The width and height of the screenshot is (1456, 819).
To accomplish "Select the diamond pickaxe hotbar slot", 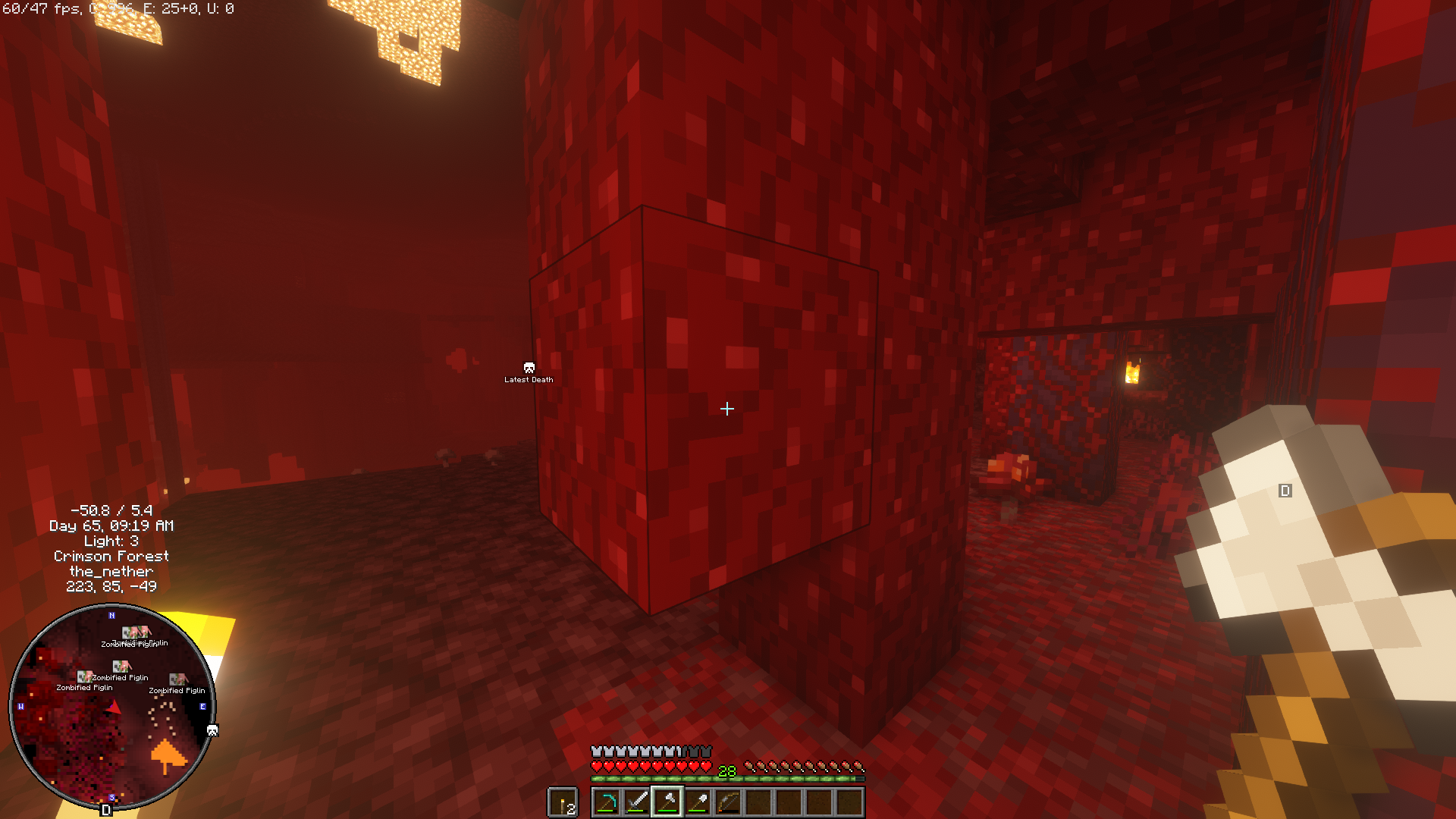I will click(606, 802).
